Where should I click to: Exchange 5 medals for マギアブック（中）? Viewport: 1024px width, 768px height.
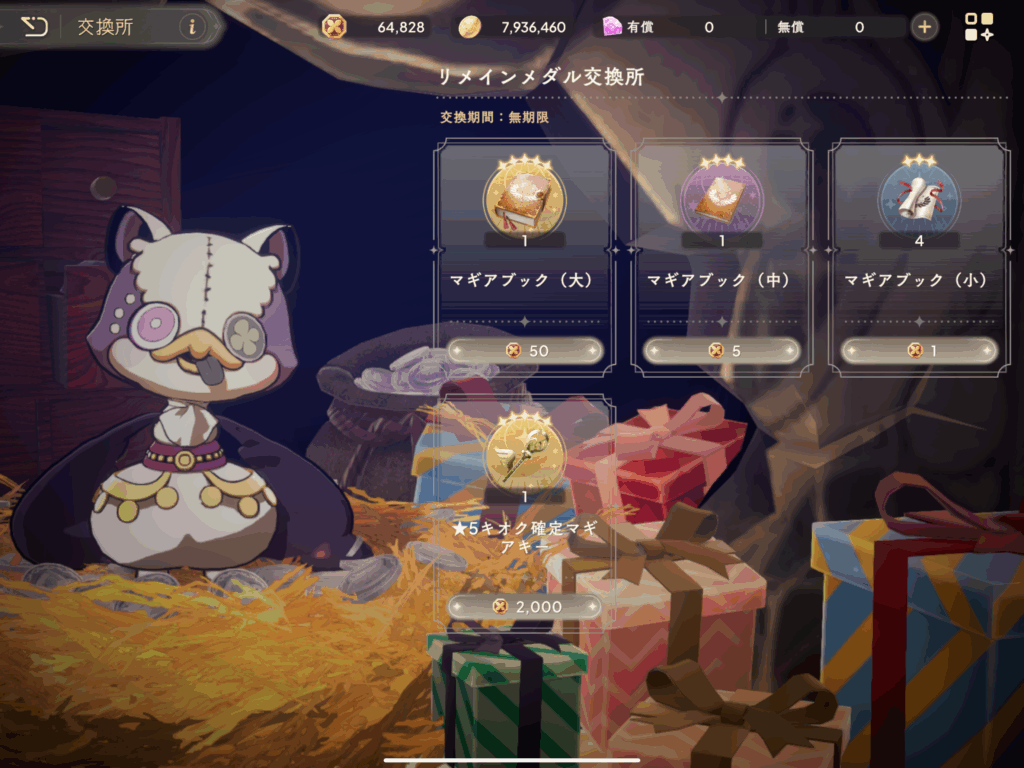click(x=722, y=350)
